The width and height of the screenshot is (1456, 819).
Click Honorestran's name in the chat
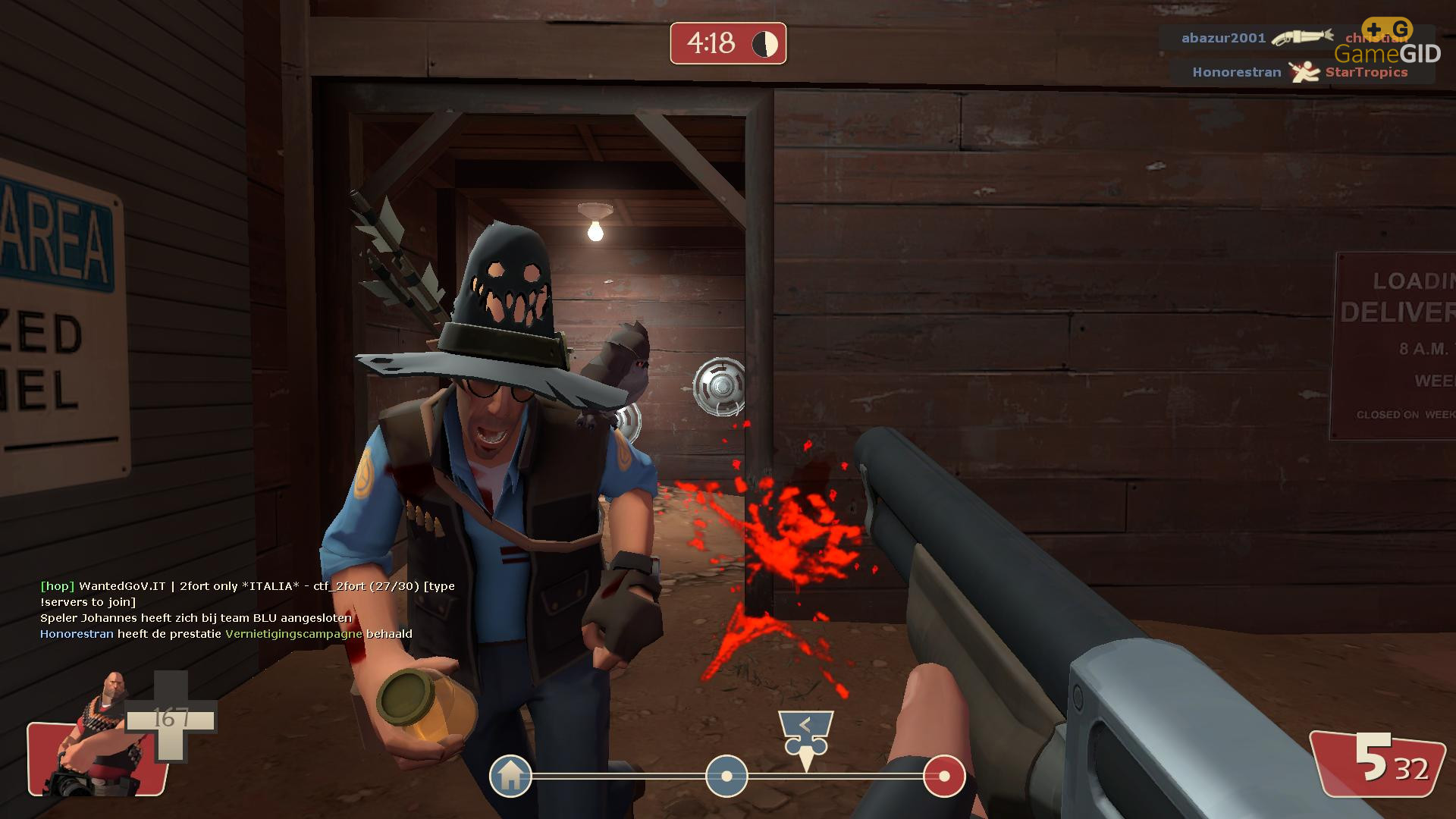pos(77,634)
